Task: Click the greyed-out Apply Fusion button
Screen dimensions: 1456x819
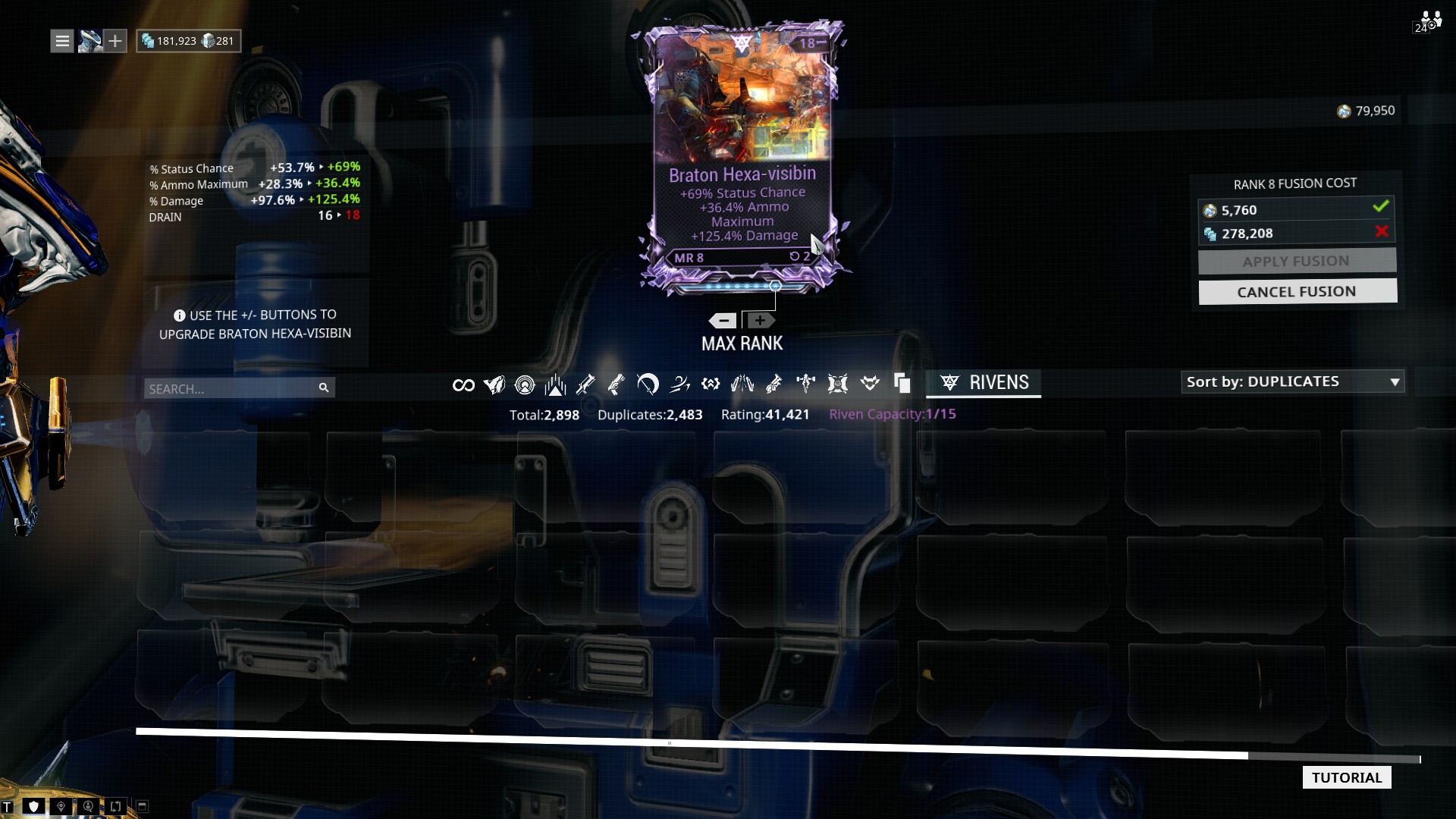Action: click(1297, 262)
